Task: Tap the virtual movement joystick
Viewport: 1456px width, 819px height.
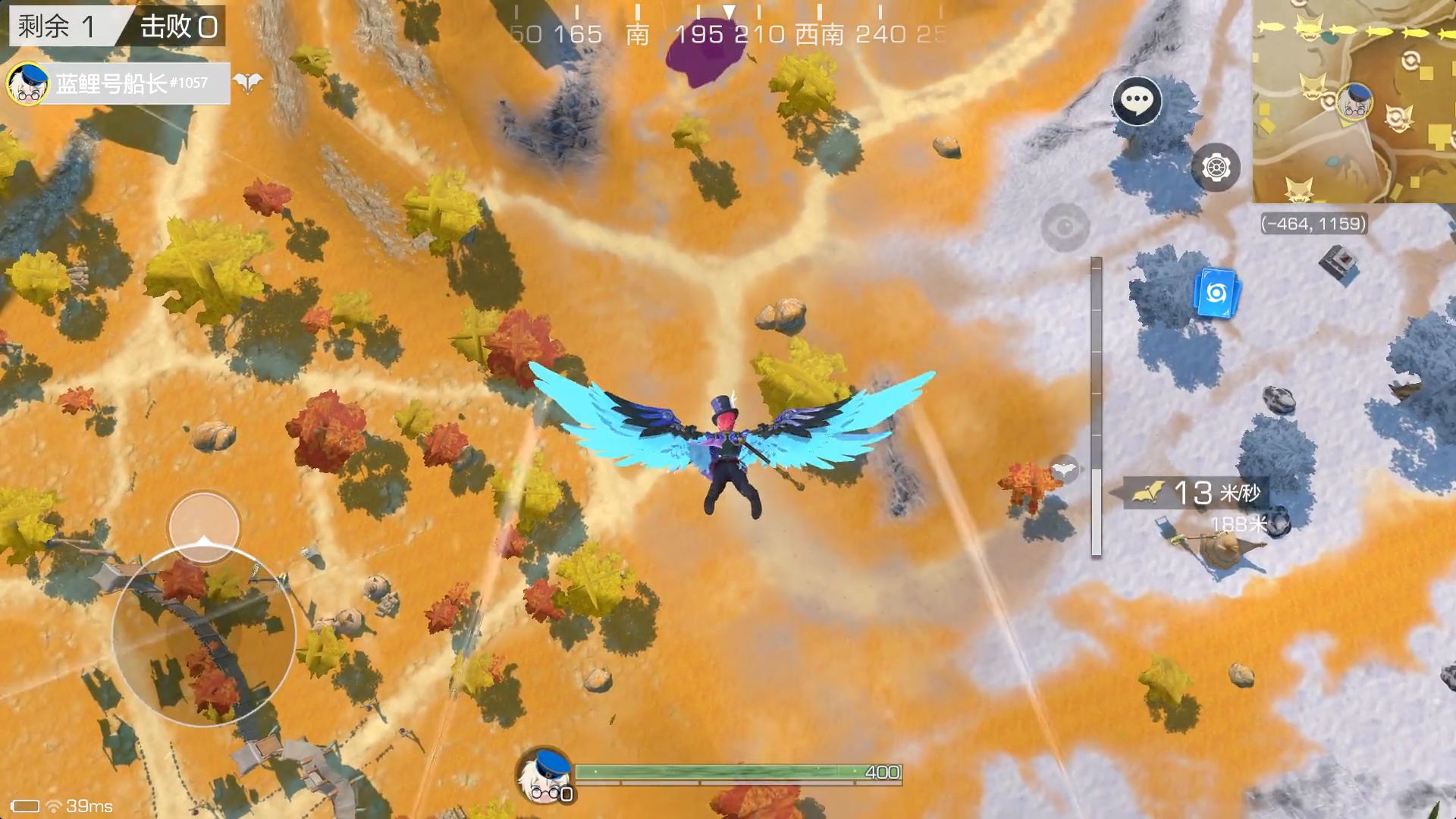Action: tap(204, 633)
